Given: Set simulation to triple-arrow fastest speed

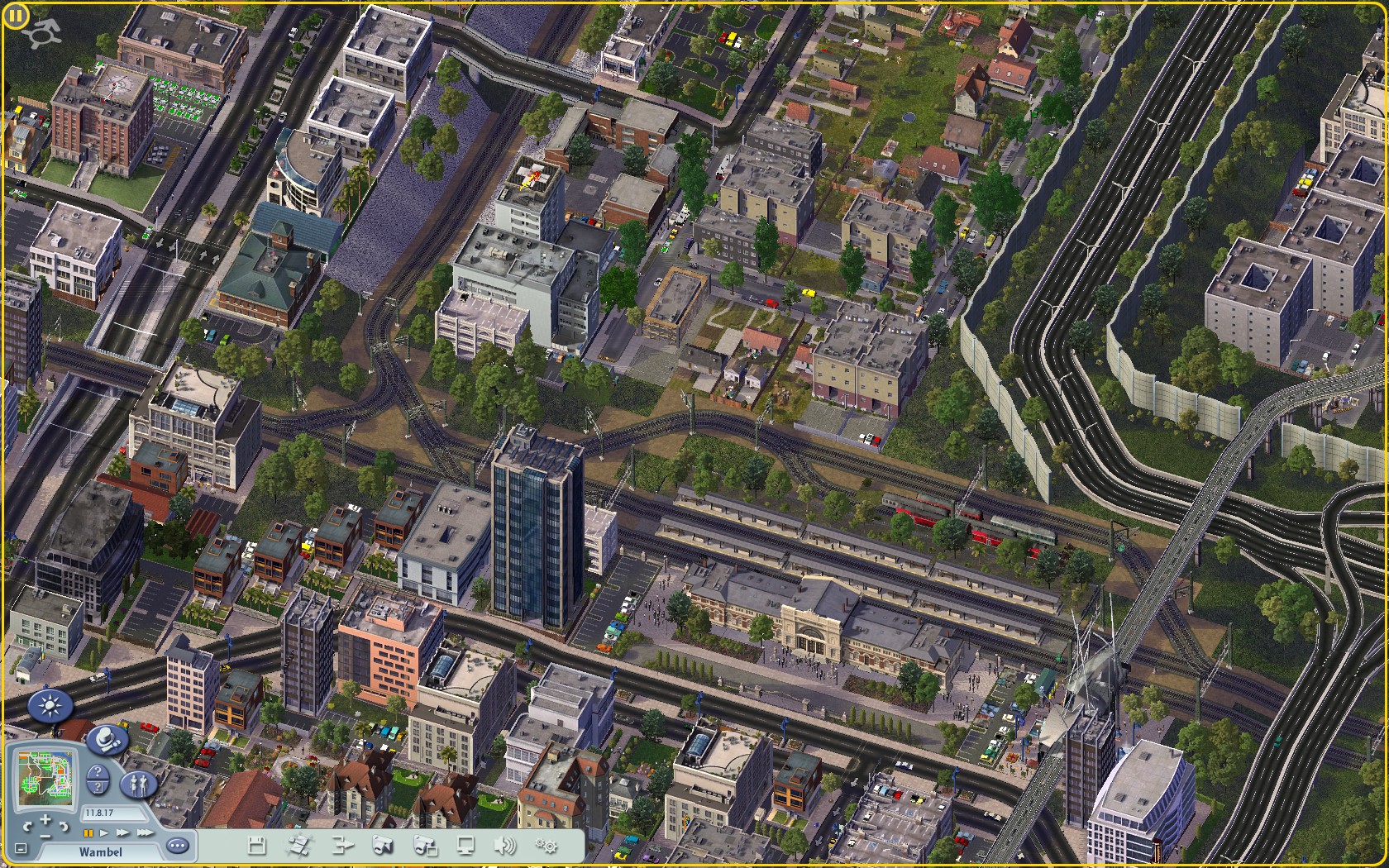Looking at the screenshot, I should pos(144,833).
